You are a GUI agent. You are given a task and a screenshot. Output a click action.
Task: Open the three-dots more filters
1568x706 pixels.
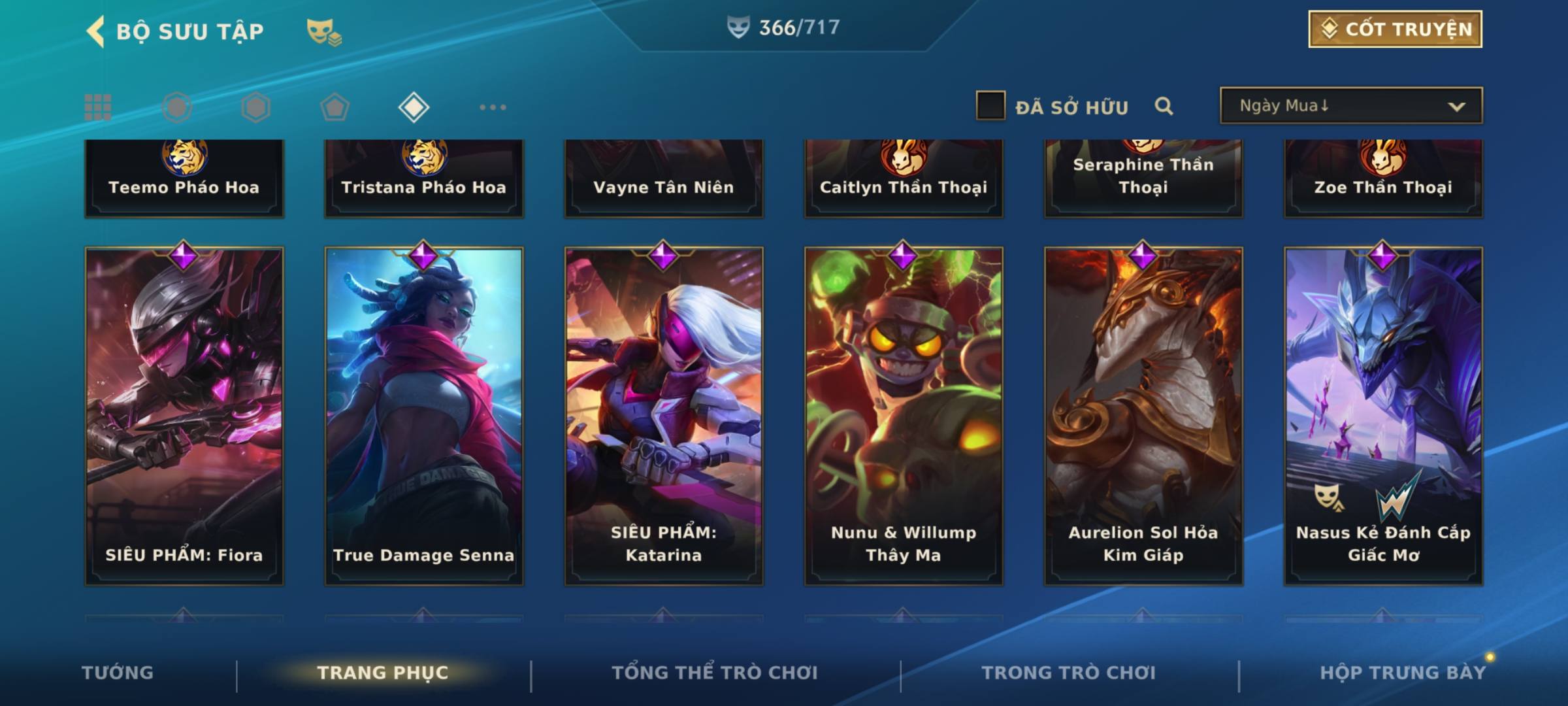tap(493, 107)
